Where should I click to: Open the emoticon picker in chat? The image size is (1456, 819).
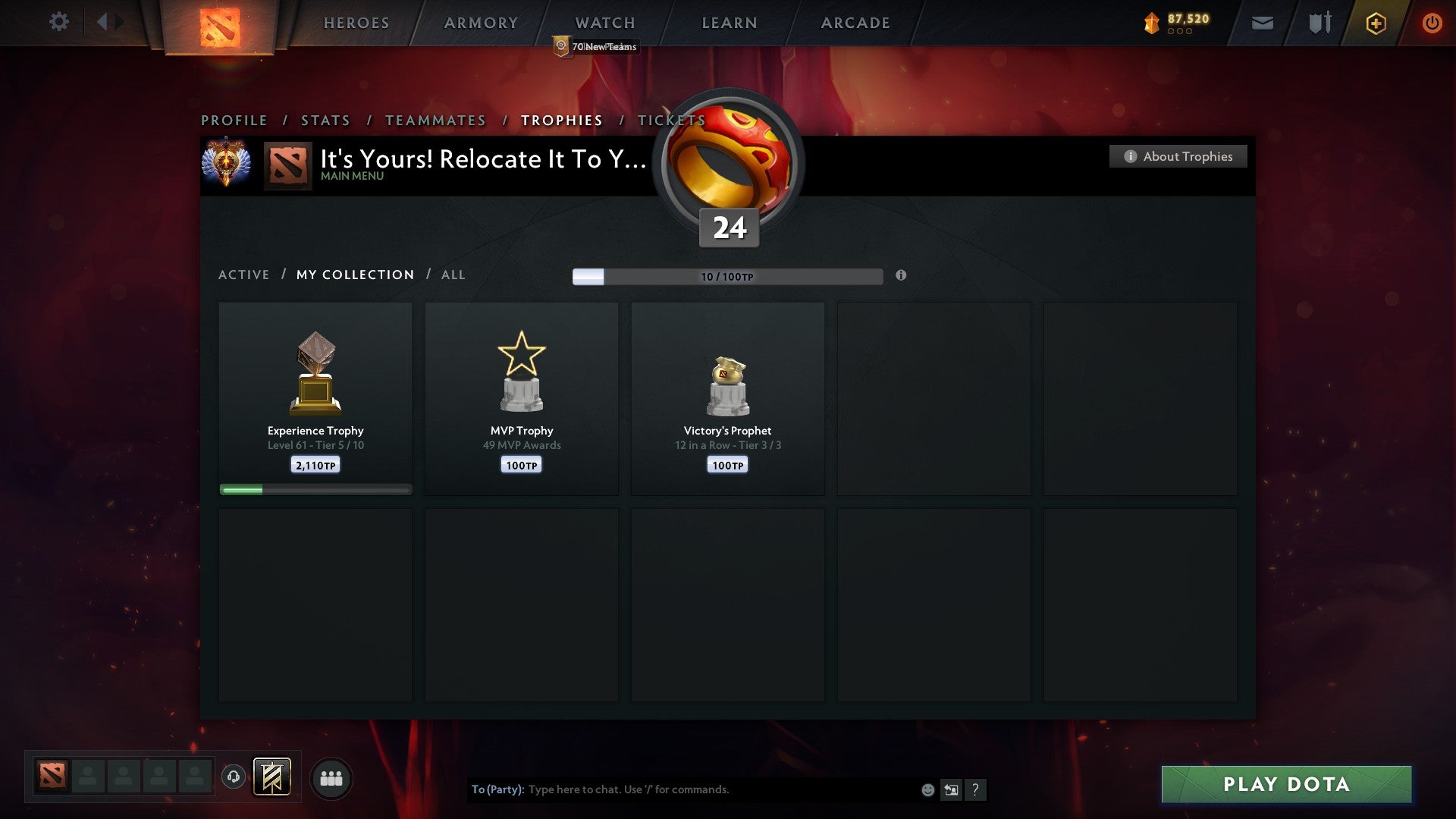[927, 789]
